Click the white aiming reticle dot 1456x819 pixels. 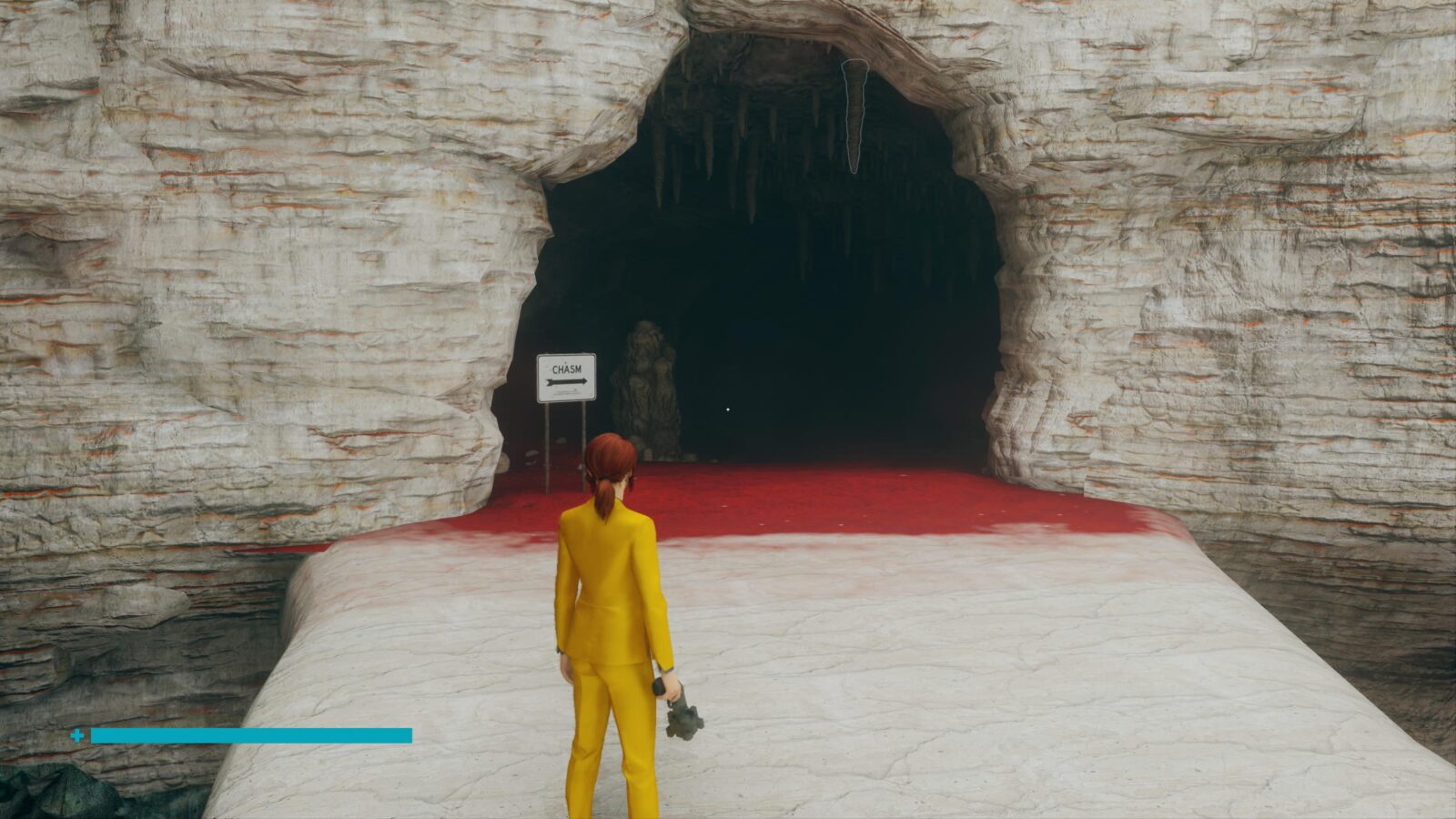point(728,409)
